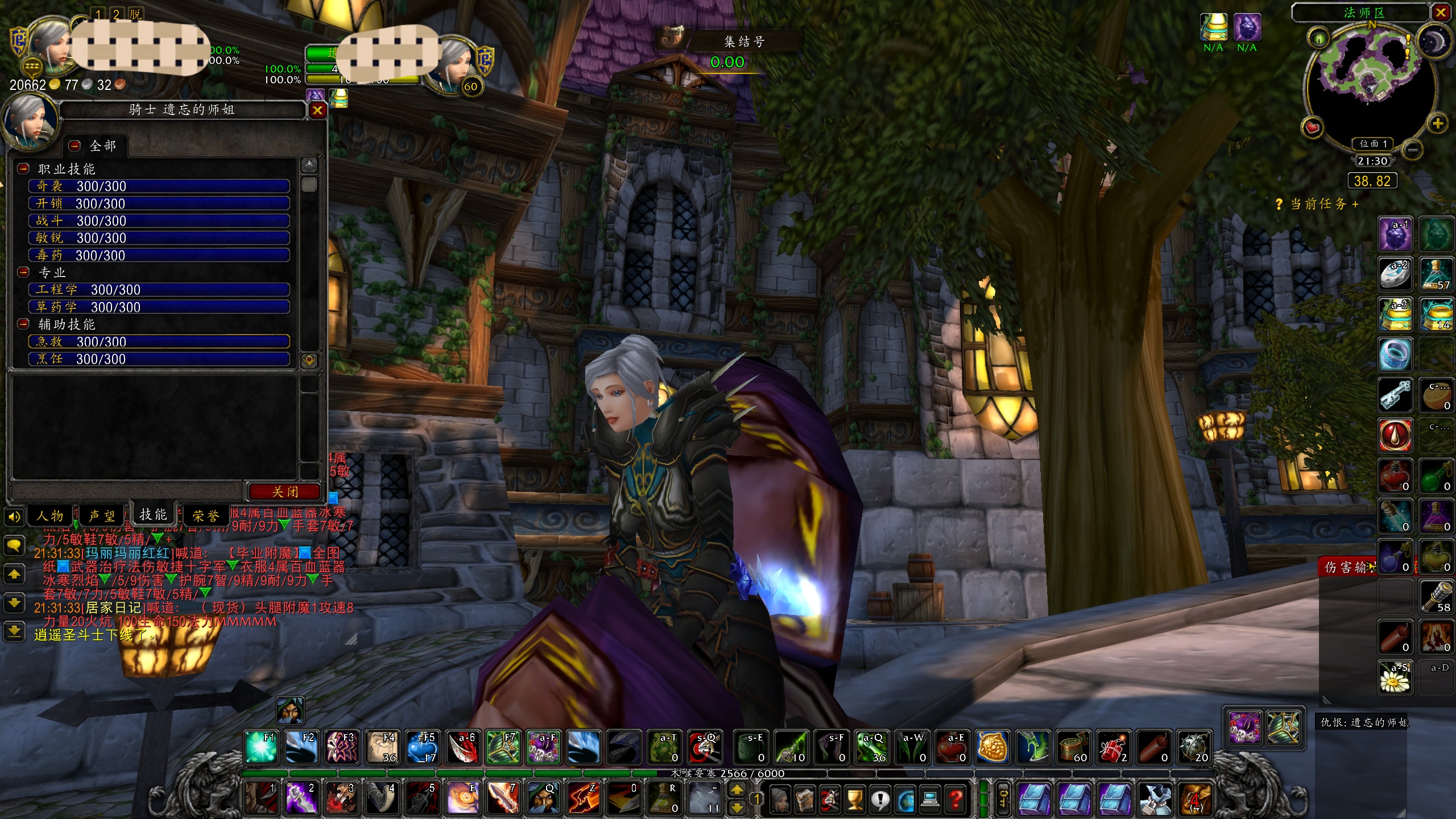Zoom out the minimap with minus button
Image resolution: width=1456 pixels, height=819 pixels.
pyautogui.click(x=1413, y=150)
